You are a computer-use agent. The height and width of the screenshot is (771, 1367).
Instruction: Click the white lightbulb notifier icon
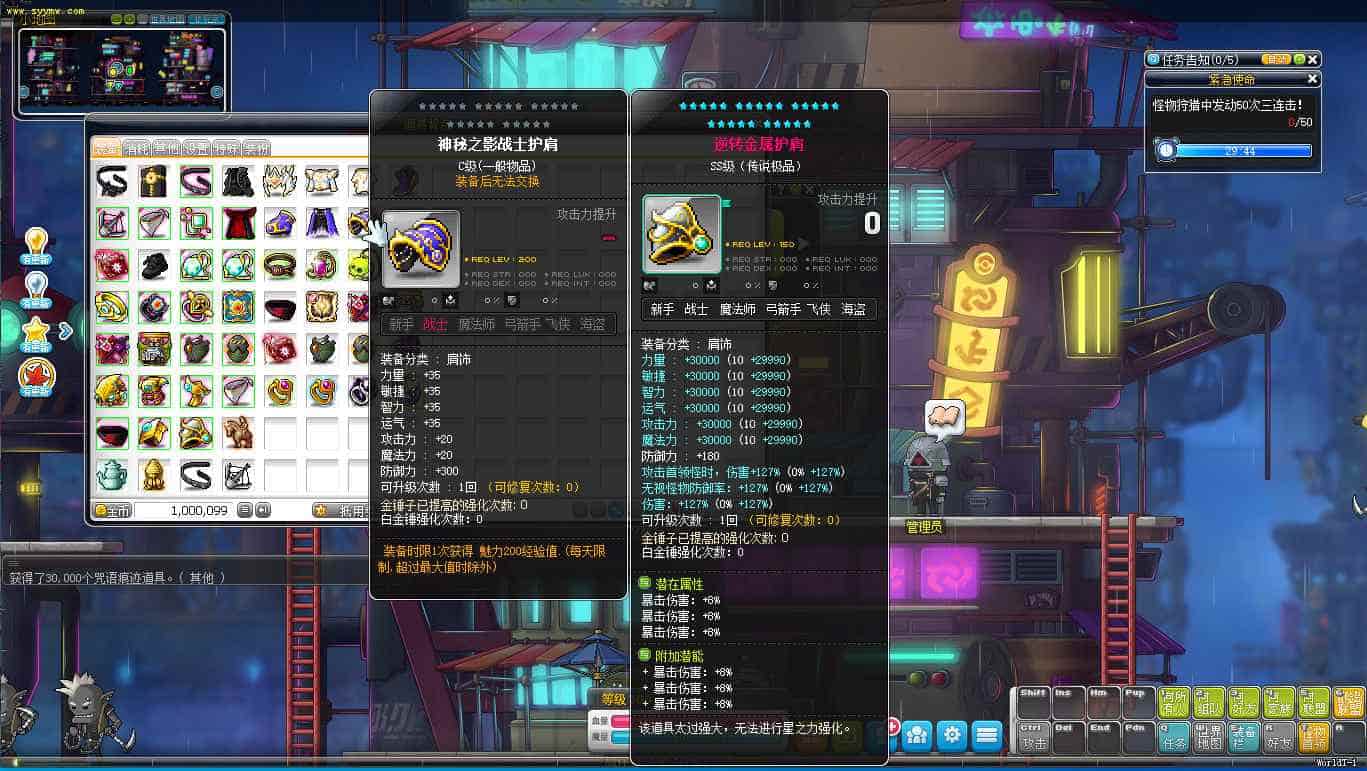36,284
